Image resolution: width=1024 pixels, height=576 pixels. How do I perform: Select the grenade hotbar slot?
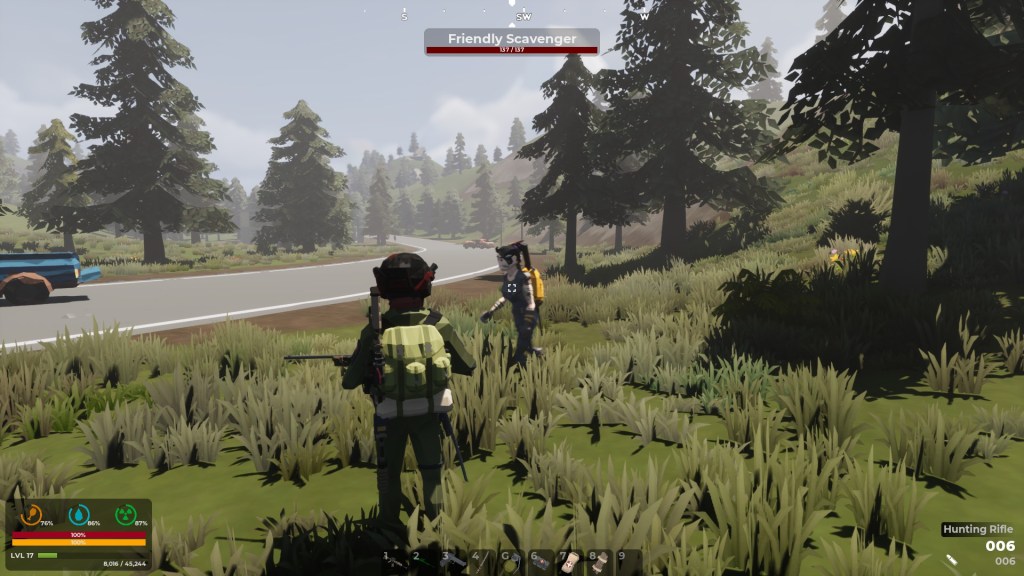510,561
